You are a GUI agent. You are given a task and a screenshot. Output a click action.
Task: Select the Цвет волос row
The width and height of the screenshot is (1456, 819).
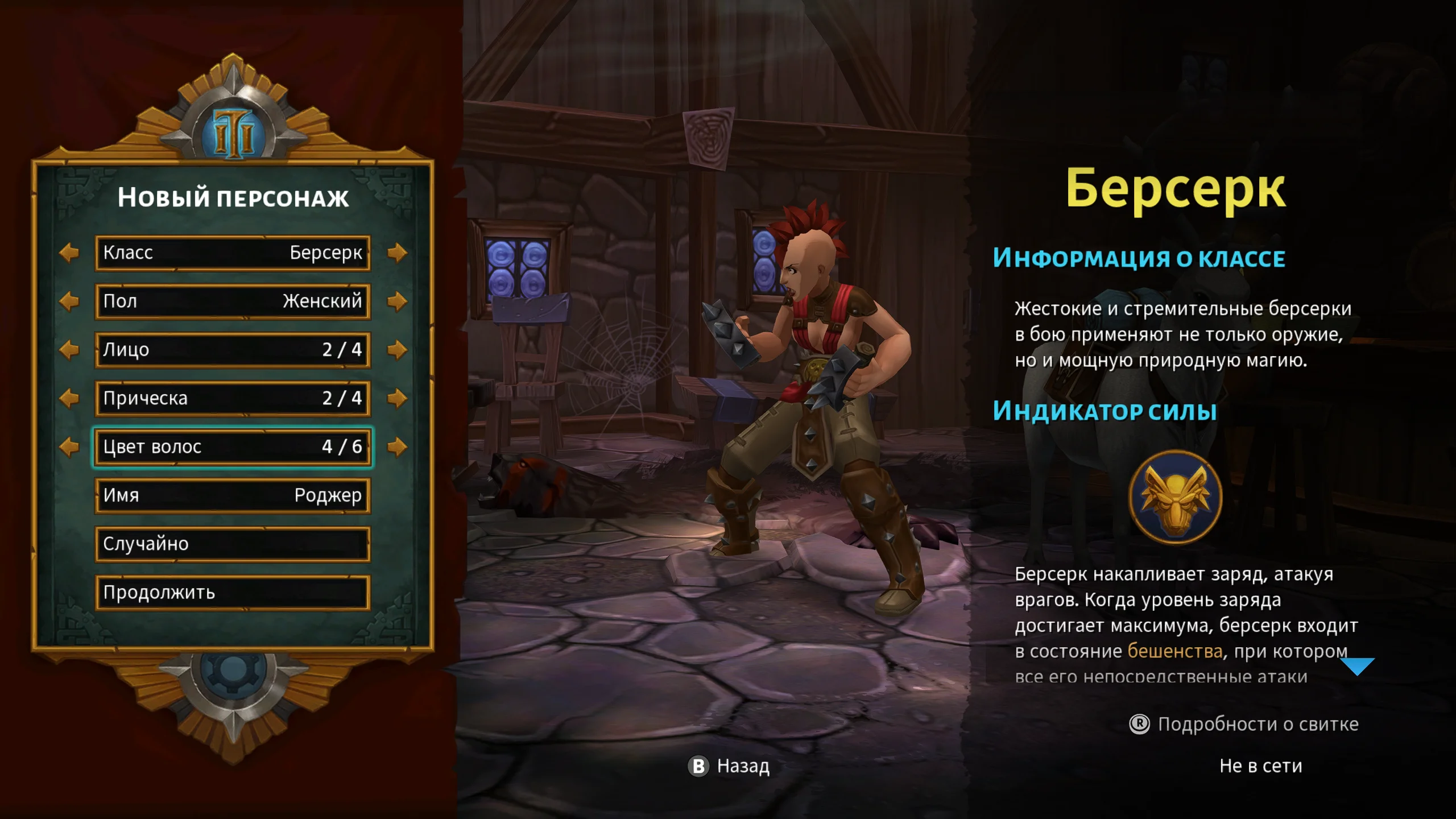click(233, 447)
